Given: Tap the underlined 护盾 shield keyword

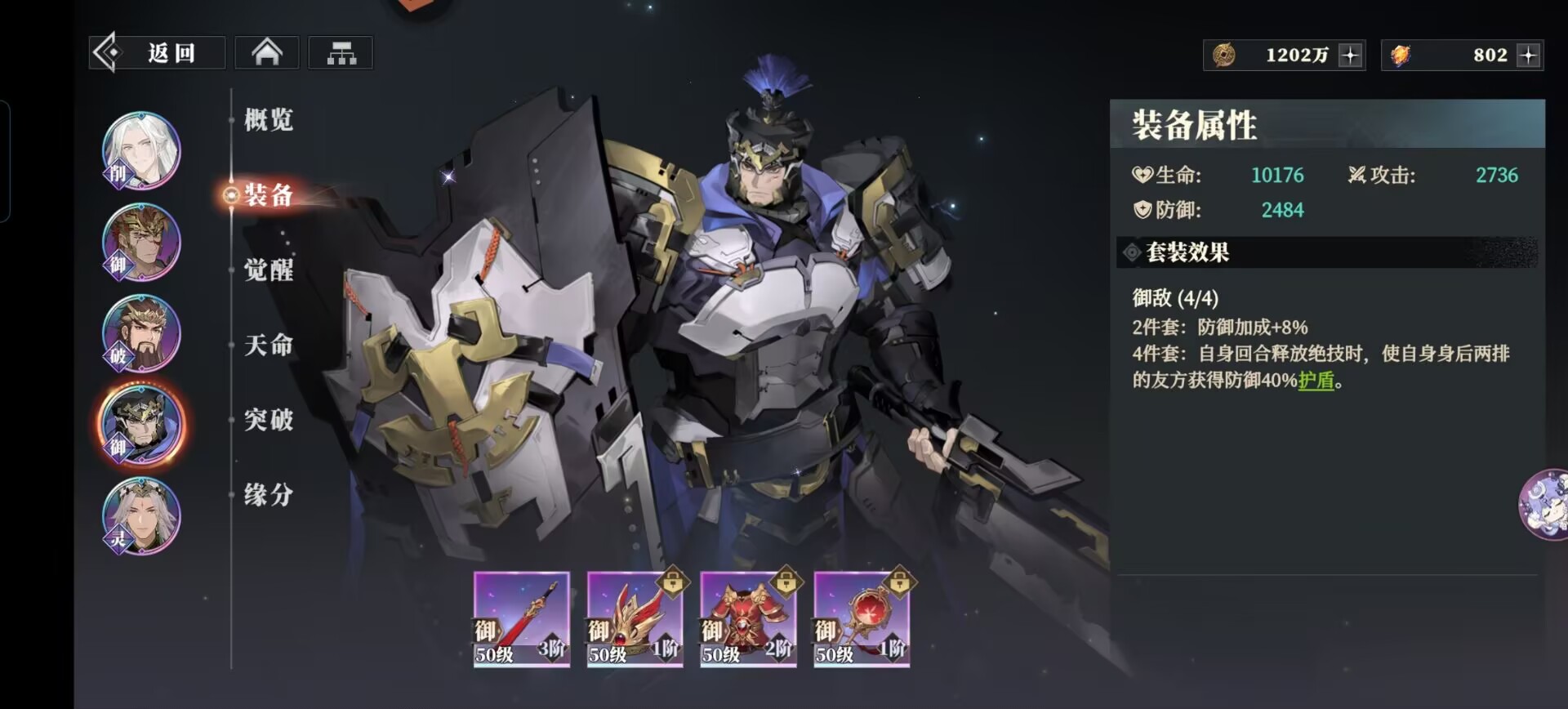Looking at the screenshot, I should (x=1315, y=381).
